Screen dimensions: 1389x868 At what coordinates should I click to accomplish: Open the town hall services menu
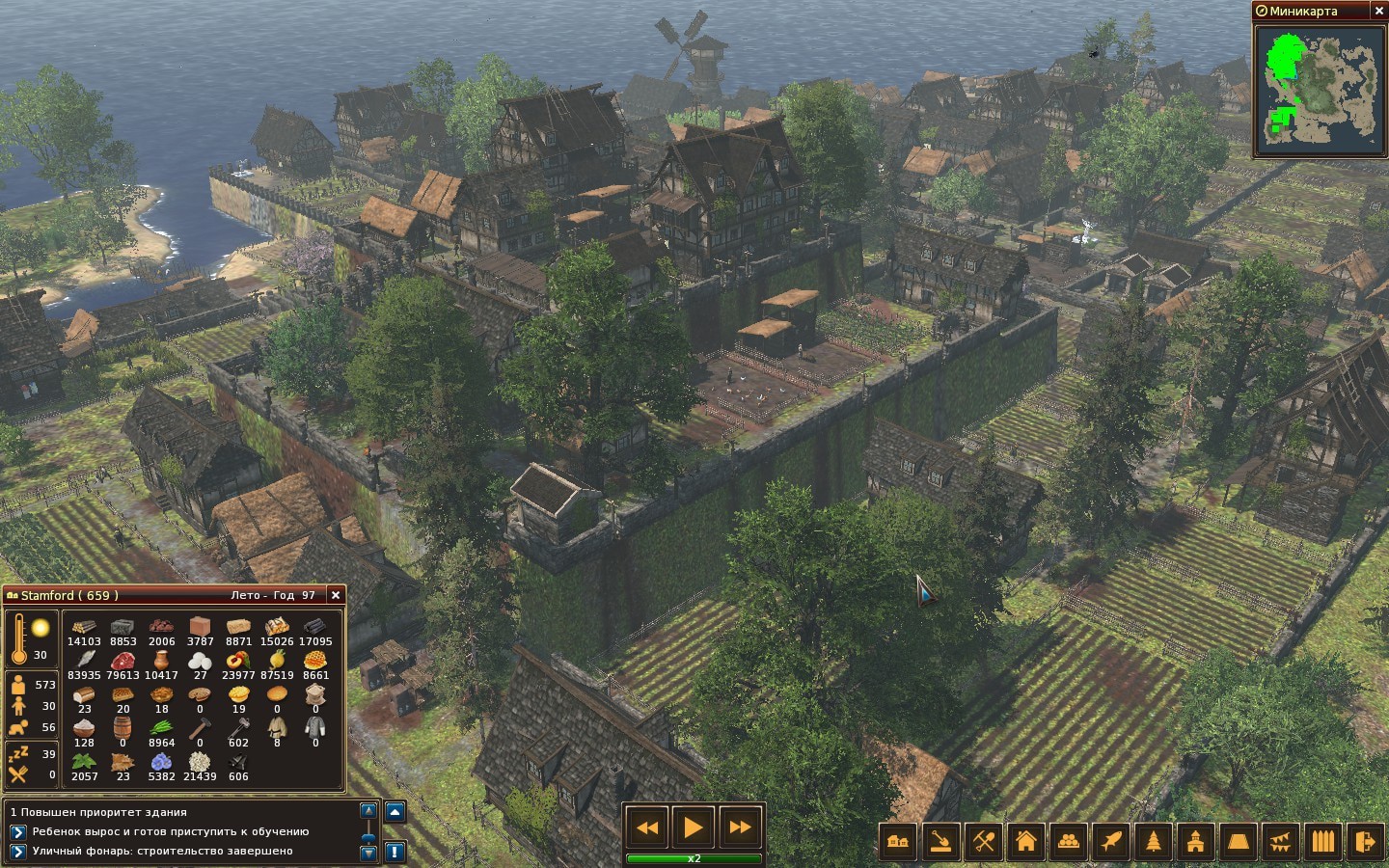click(x=1196, y=842)
